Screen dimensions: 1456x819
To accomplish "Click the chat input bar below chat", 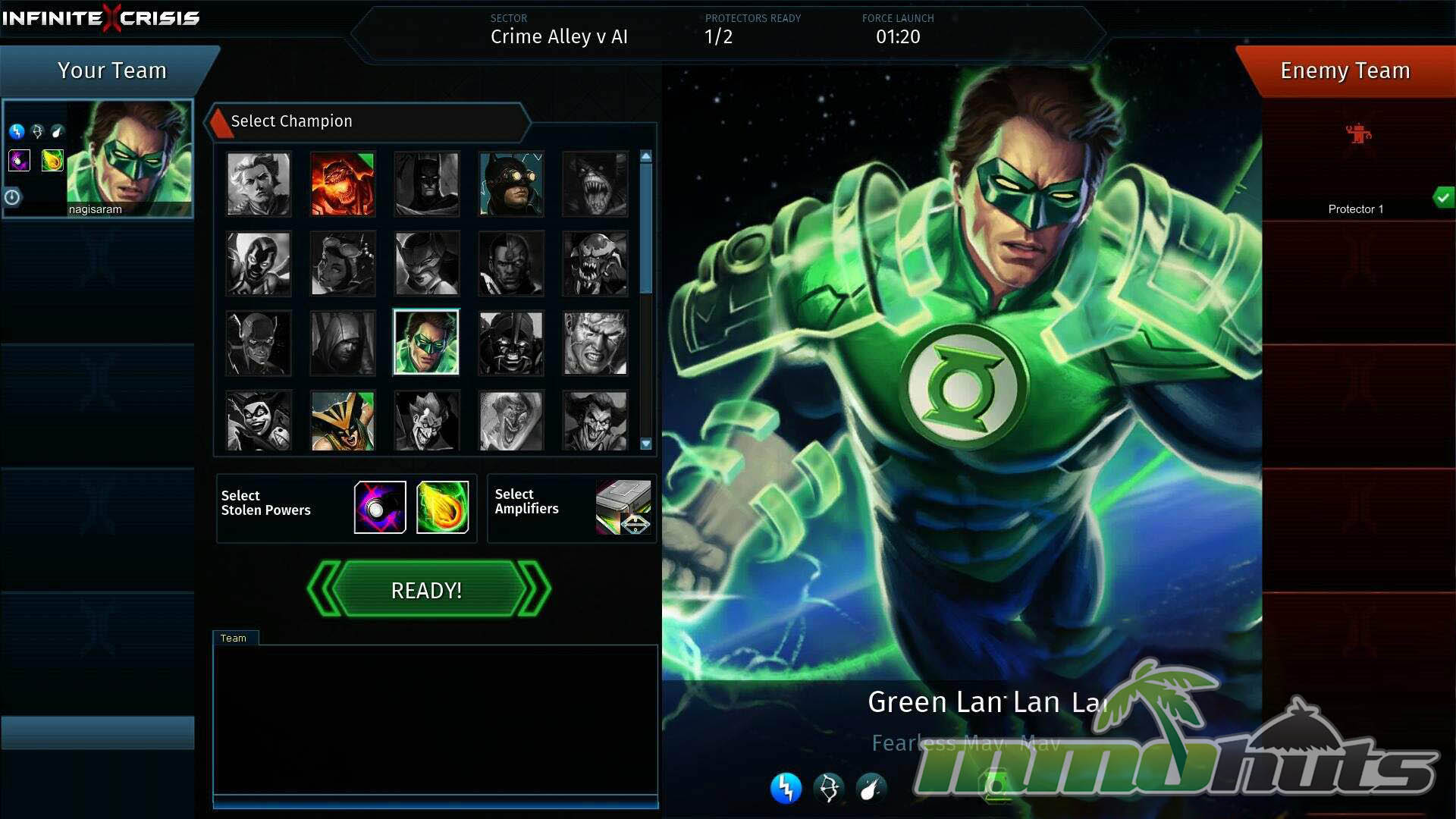I will pos(435,802).
